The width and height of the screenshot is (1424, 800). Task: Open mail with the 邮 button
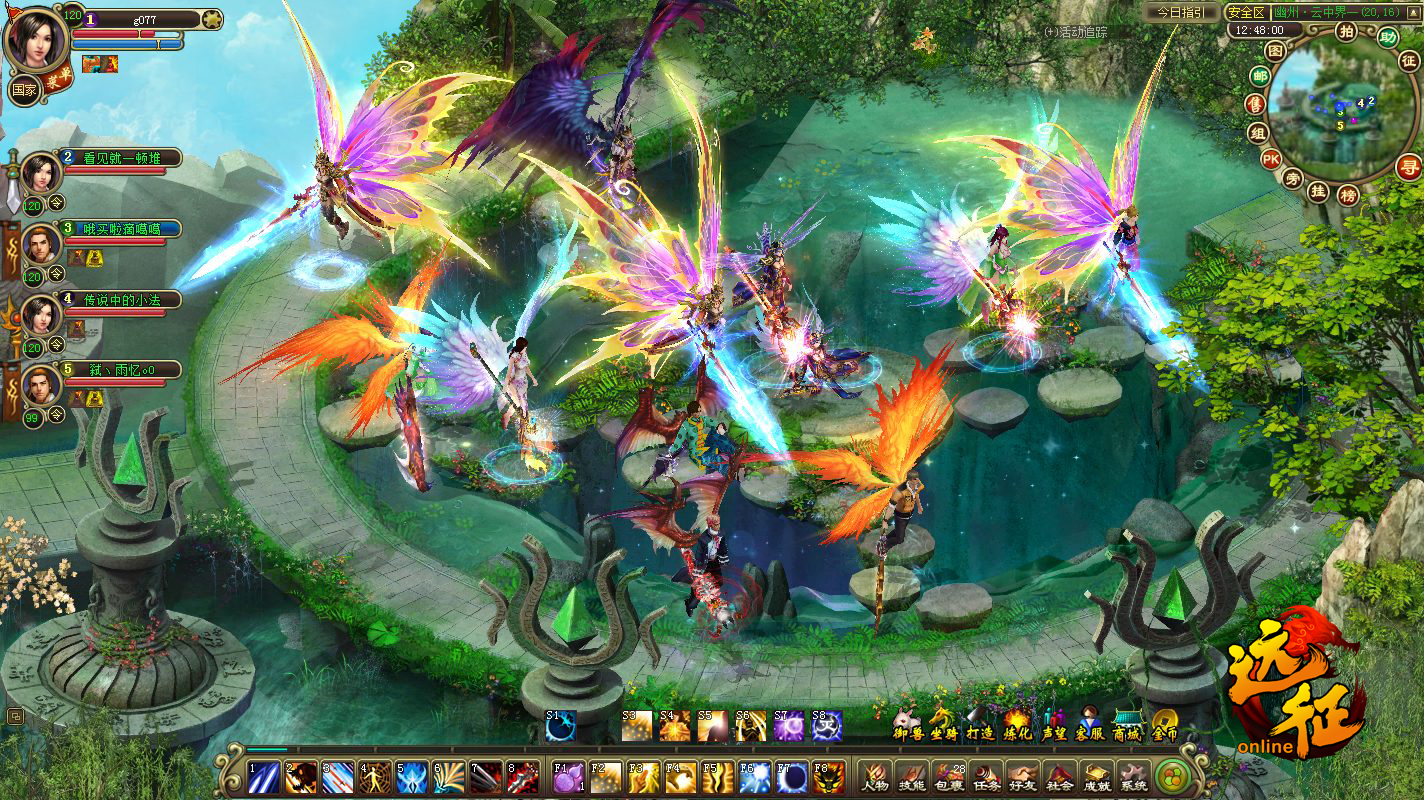tap(1260, 77)
